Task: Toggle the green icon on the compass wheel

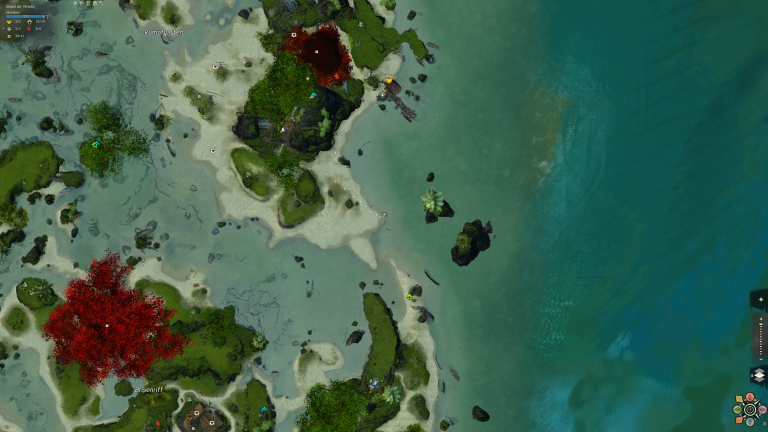Action: [737, 409]
